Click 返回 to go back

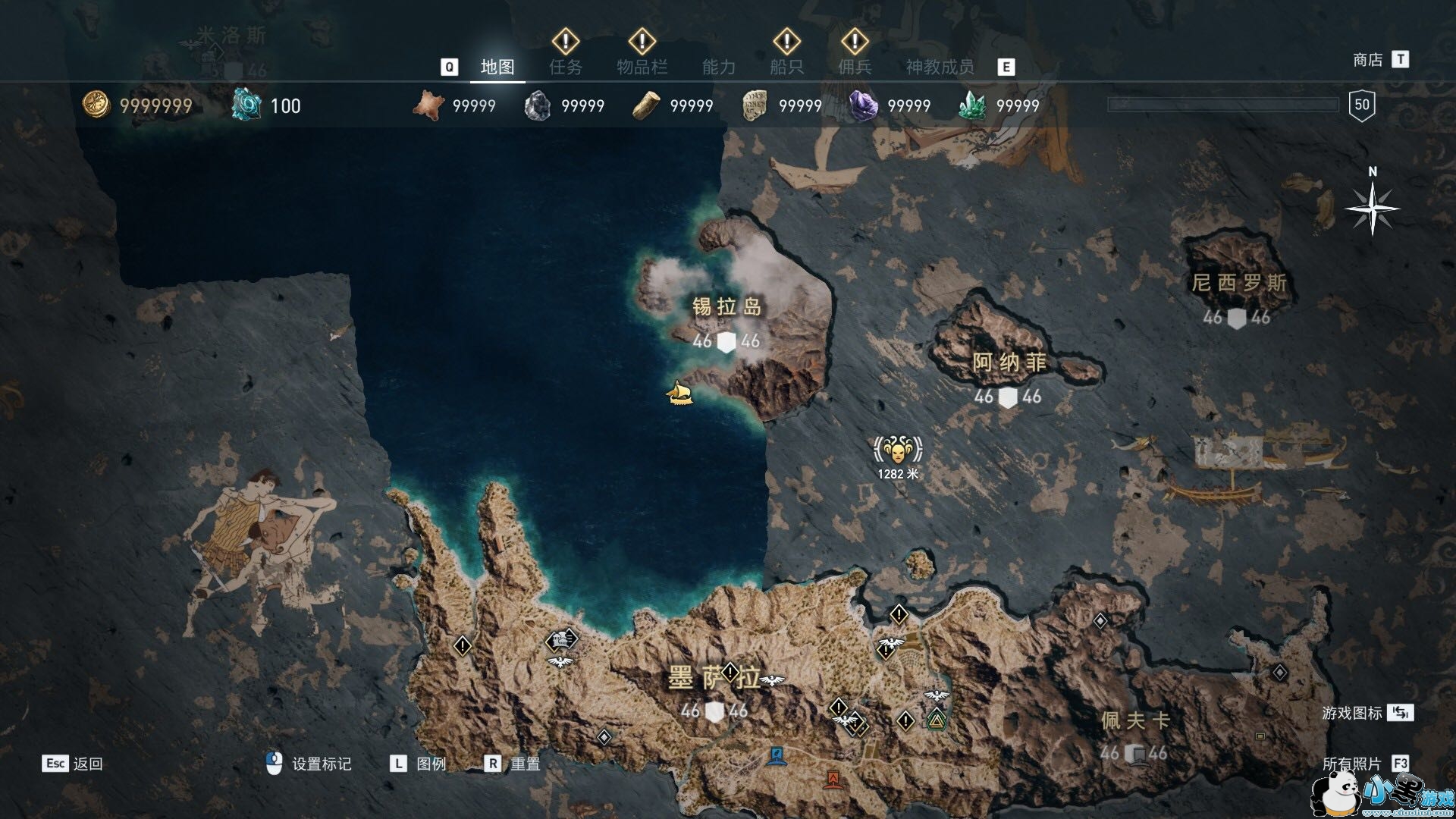tap(87, 764)
